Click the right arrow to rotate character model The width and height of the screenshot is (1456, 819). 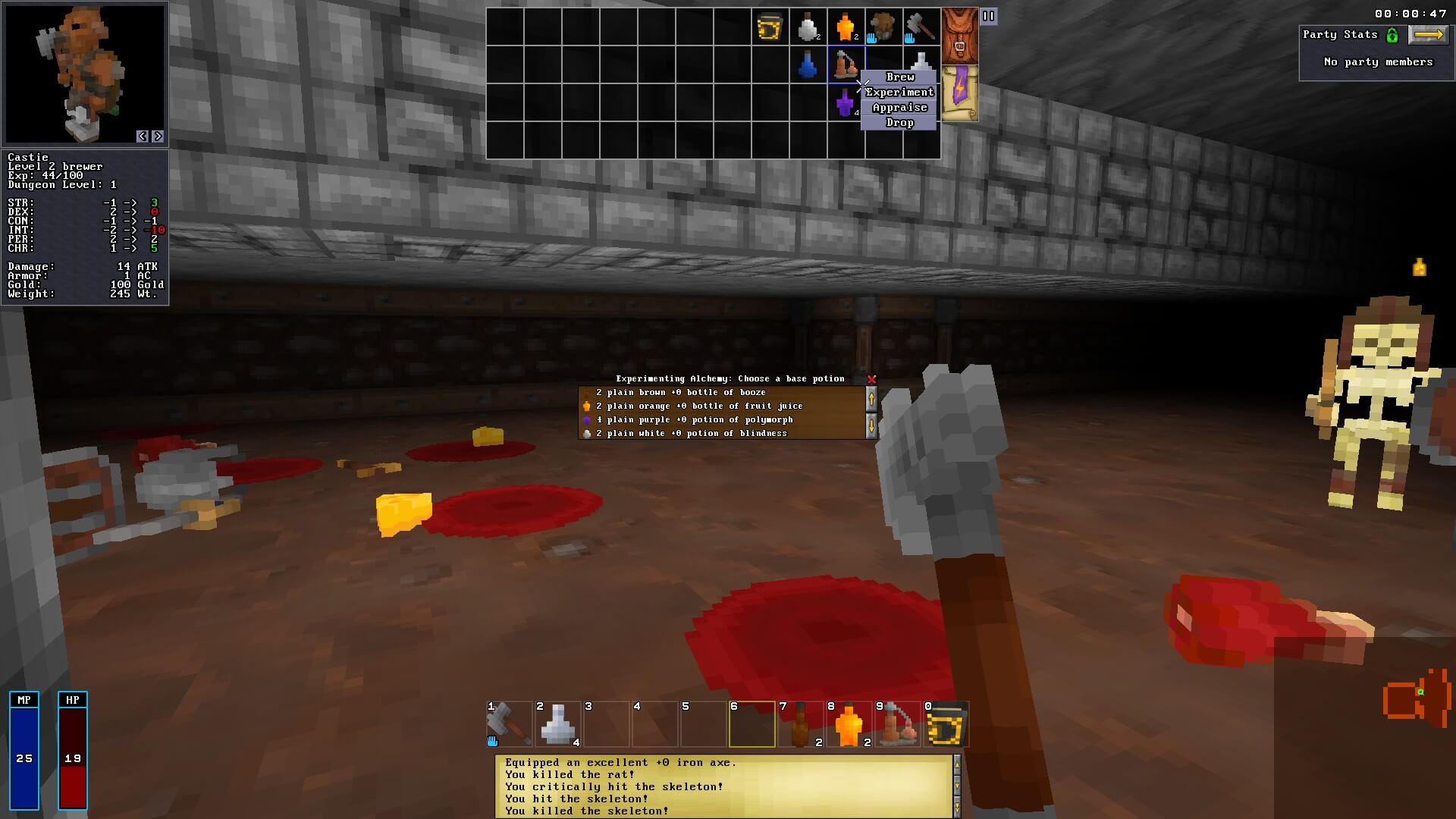pyautogui.click(x=158, y=136)
